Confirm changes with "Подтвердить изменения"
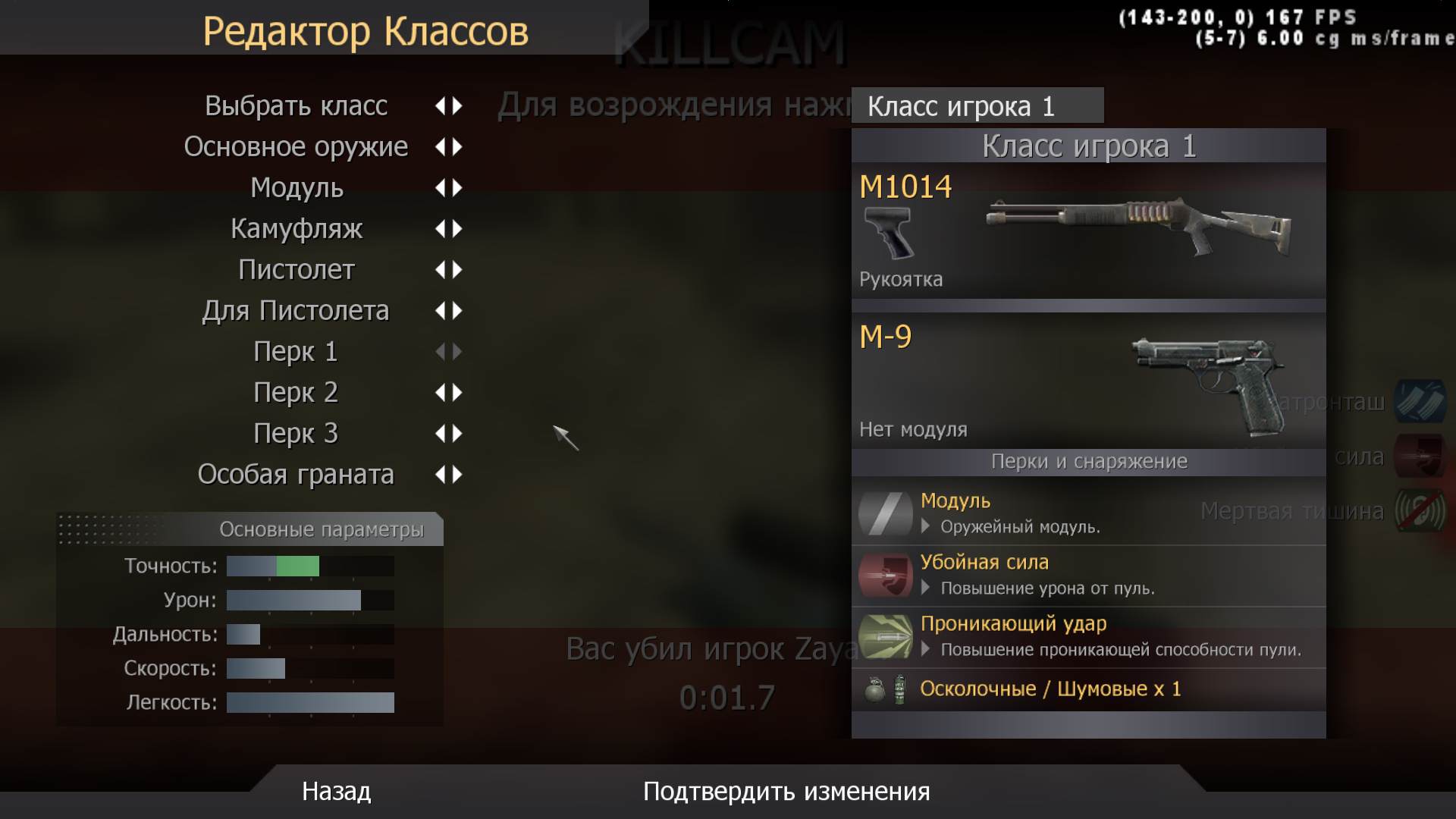1456x819 pixels. click(x=786, y=792)
